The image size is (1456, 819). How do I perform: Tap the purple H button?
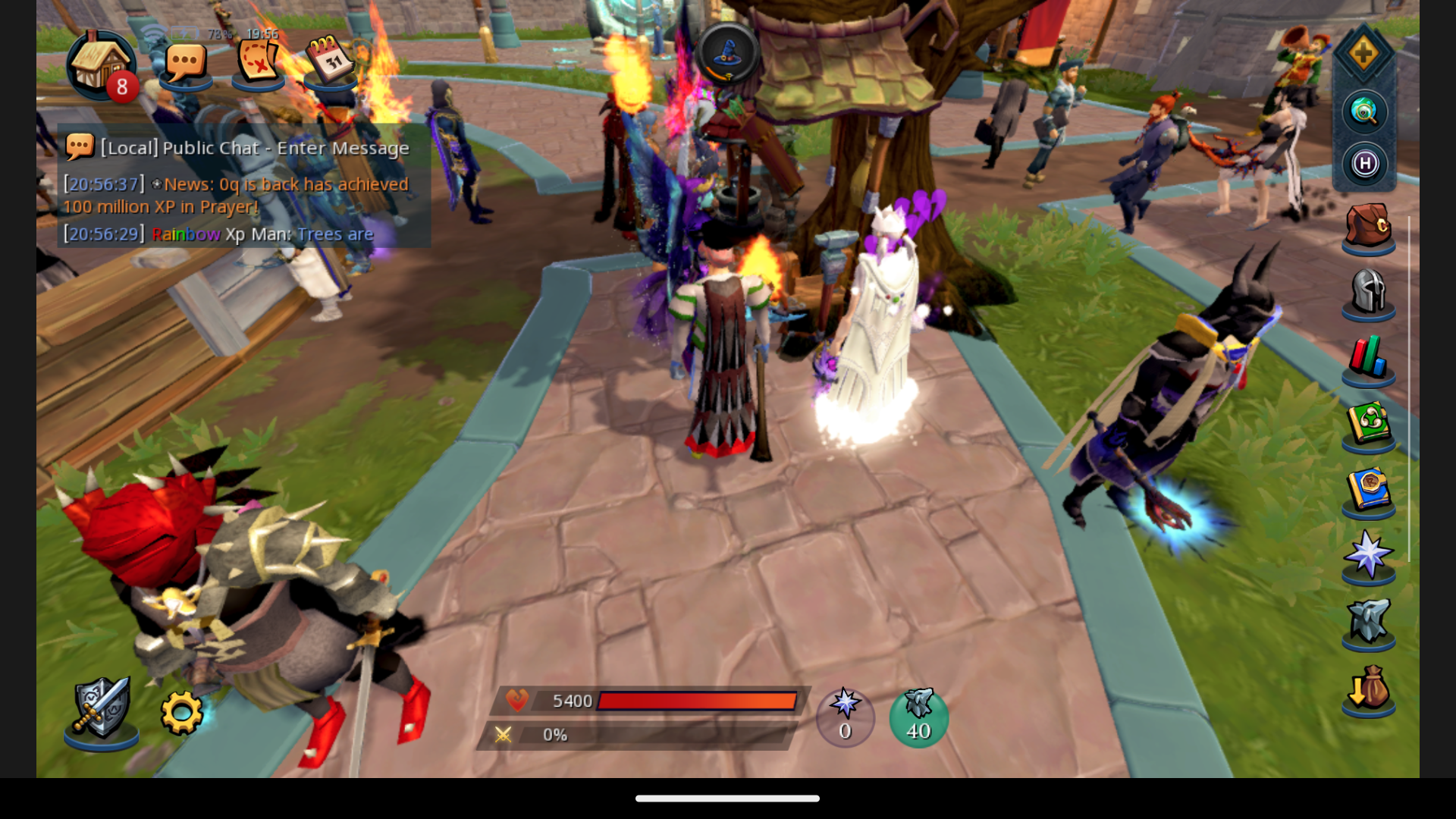click(1365, 164)
